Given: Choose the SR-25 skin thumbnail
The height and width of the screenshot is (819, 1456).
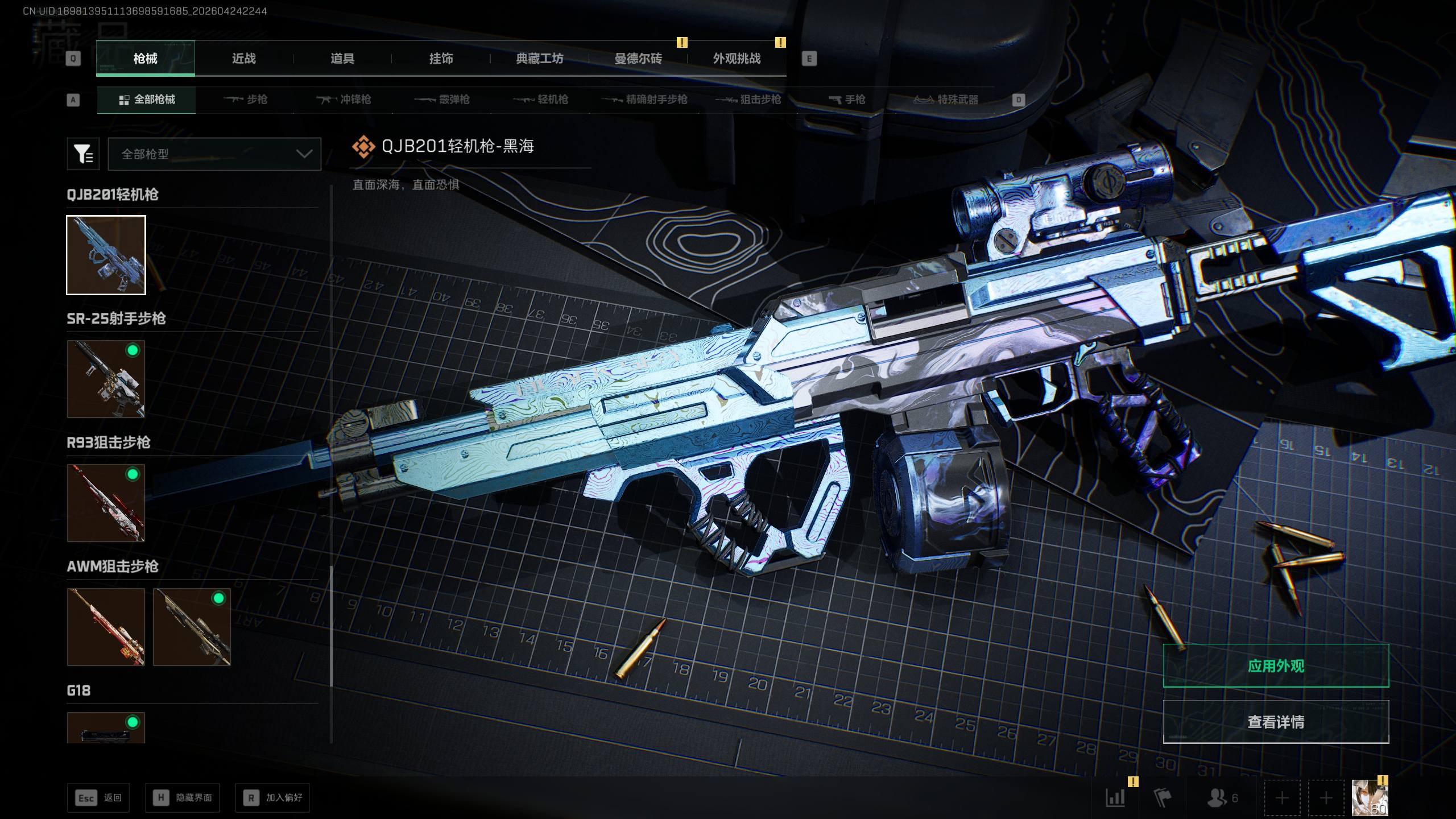Looking at the screenshot, I should tap(106, 379).
